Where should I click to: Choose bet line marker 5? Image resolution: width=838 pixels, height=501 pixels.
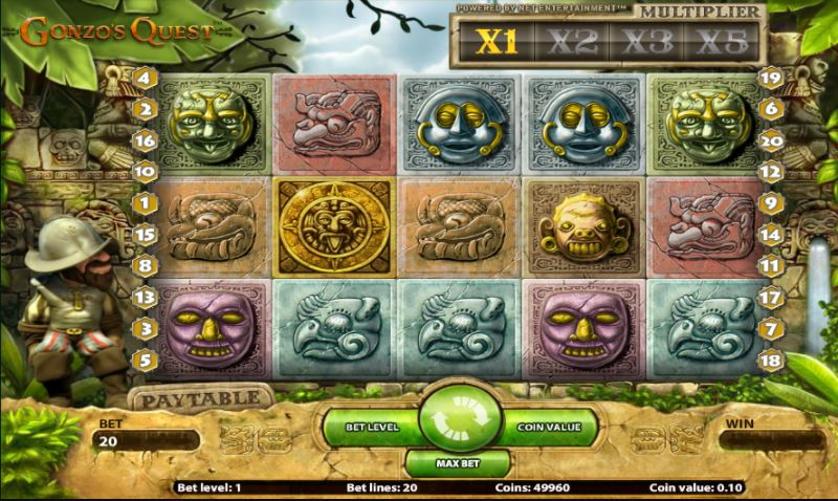point(144,359)
